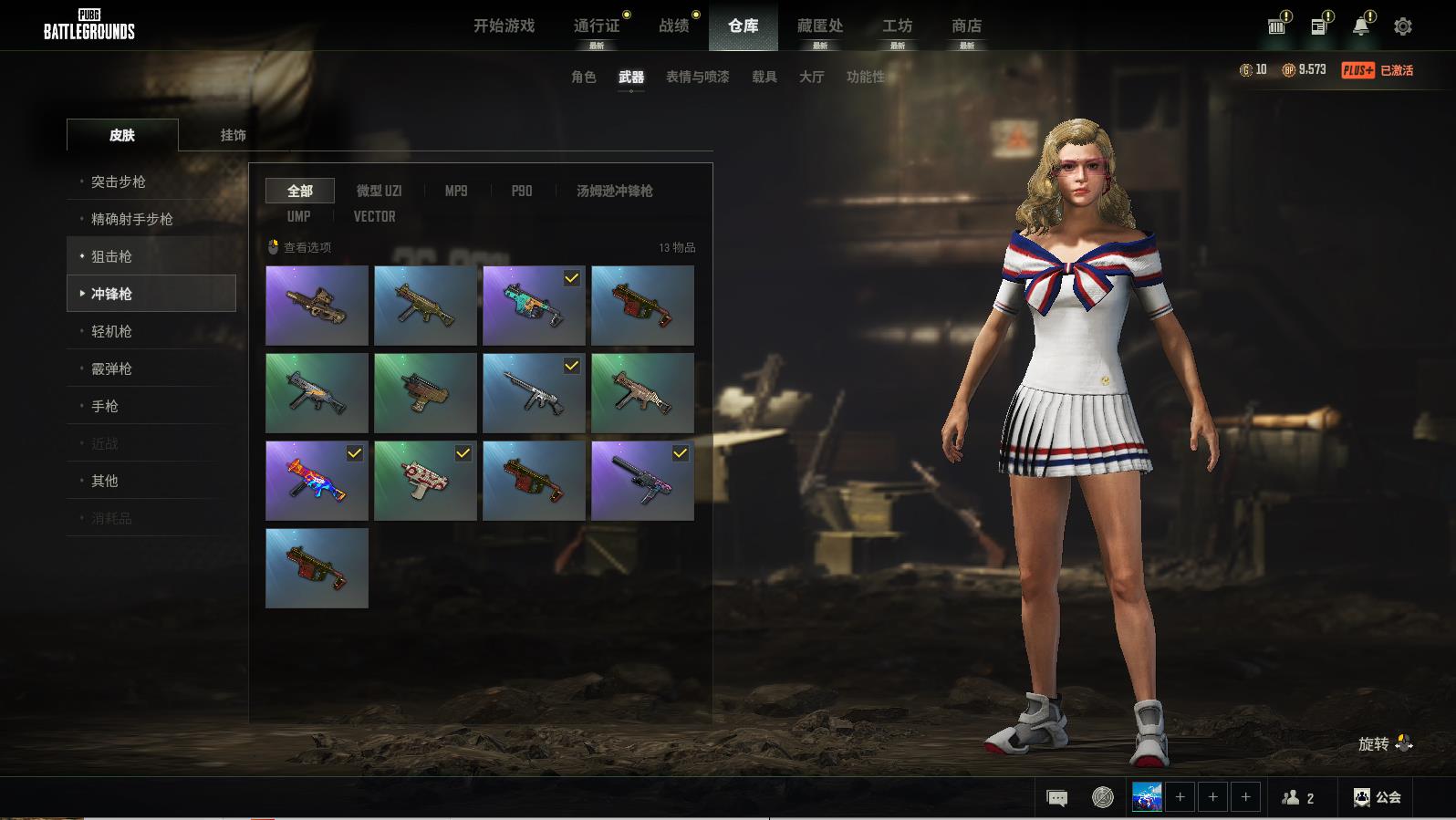Viewport: 1456px width, 820px height.
Task: Select the red-and-blue UMP skin tile
Action: click(x=317, y=481)
